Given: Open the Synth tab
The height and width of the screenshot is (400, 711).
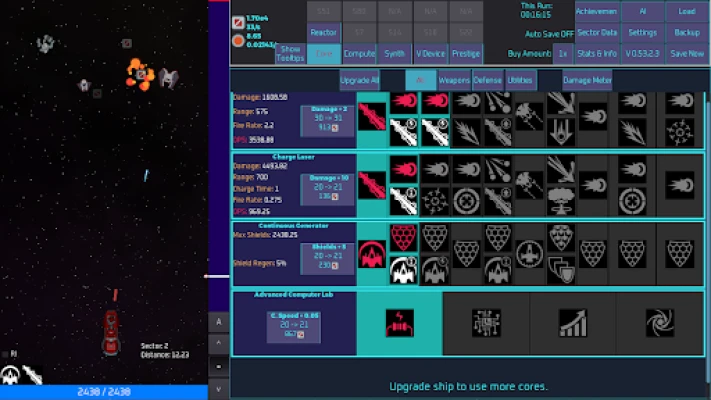Looking at the screenshot, I should [395, 54].
